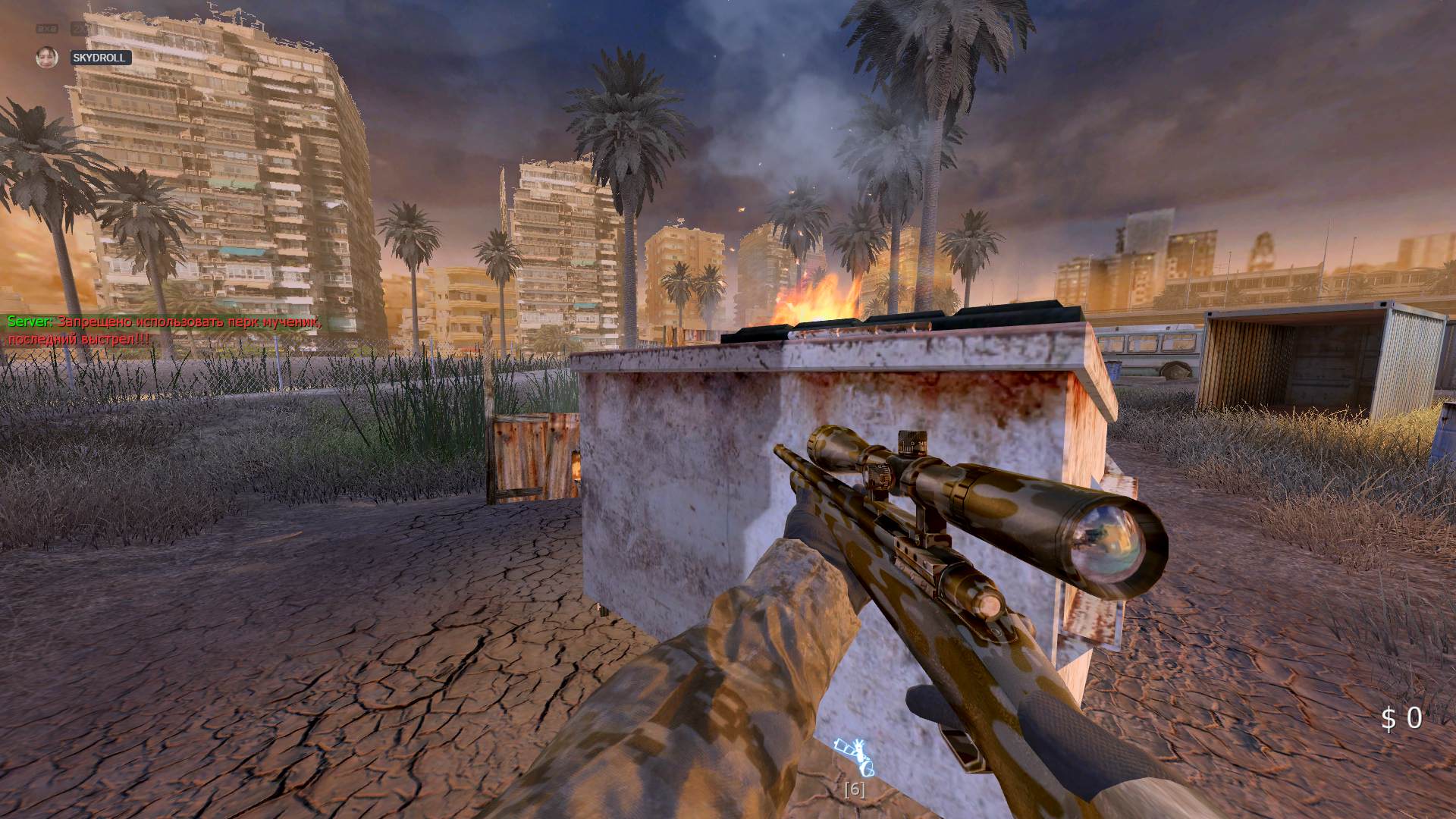Click the 2x2 badge in top-left corner
Screen dimensions: 1456x819
click(x=47, y=28)
